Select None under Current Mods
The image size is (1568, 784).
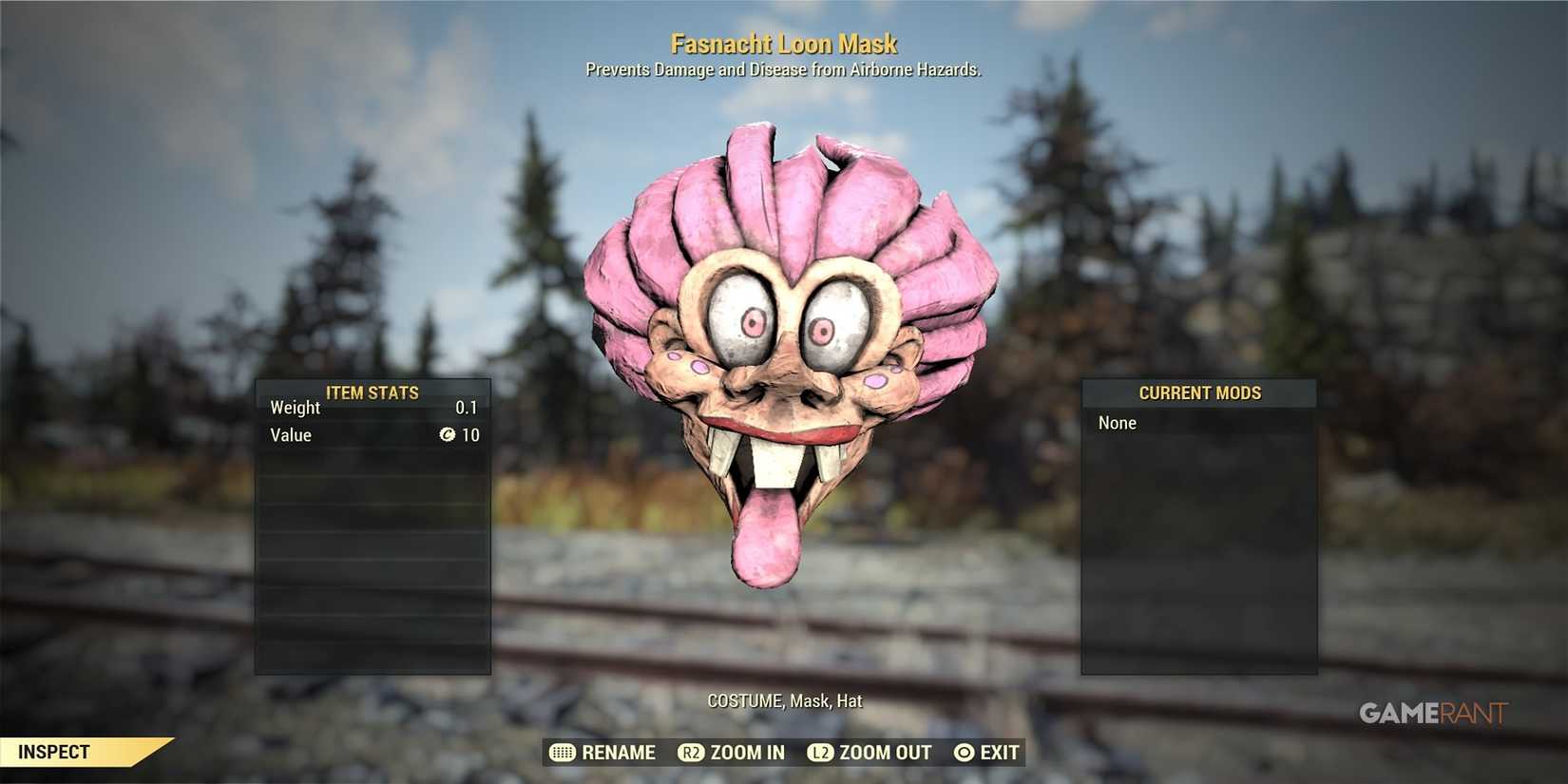(x=1117, y=422)
